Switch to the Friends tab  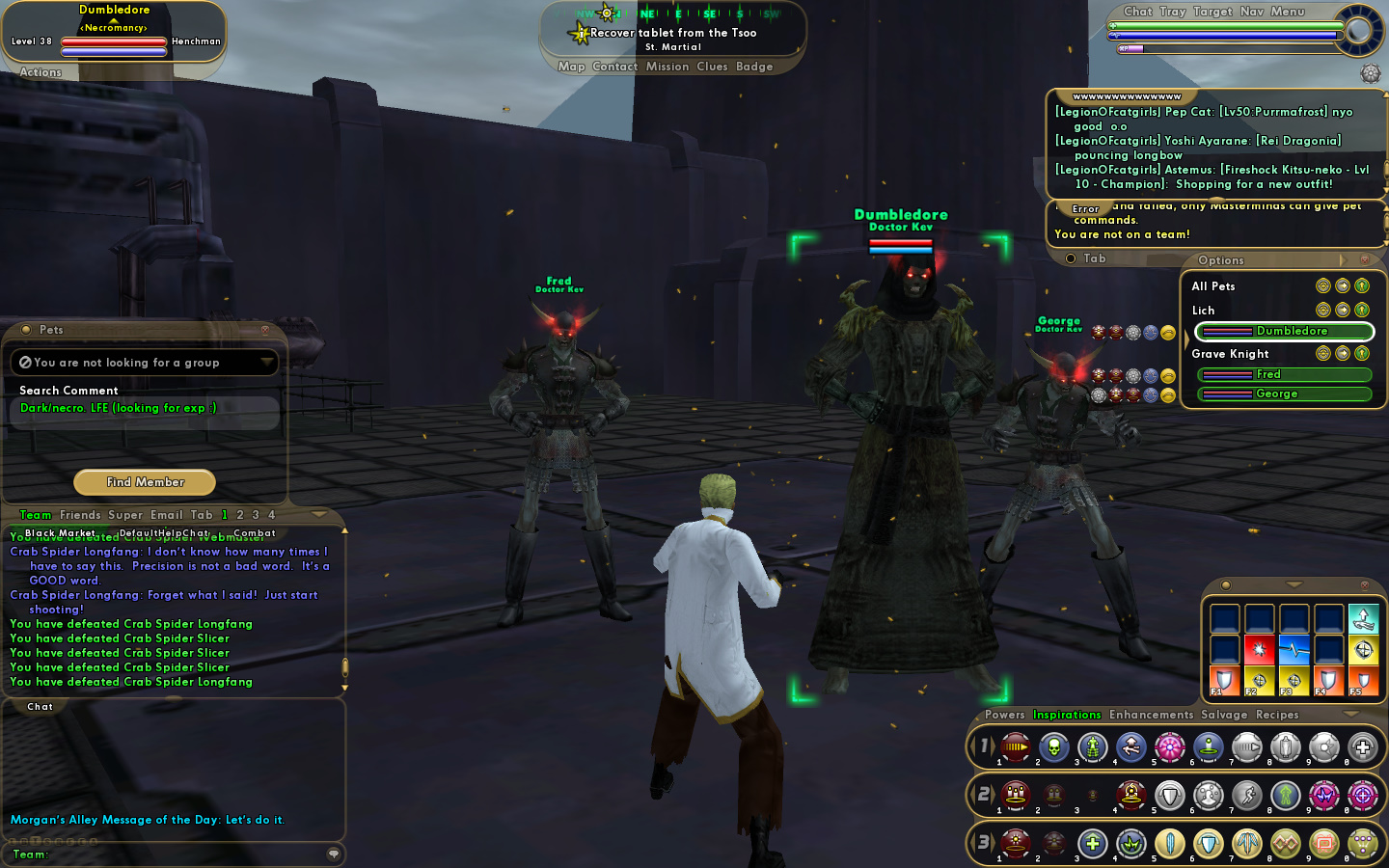[80, 515]
